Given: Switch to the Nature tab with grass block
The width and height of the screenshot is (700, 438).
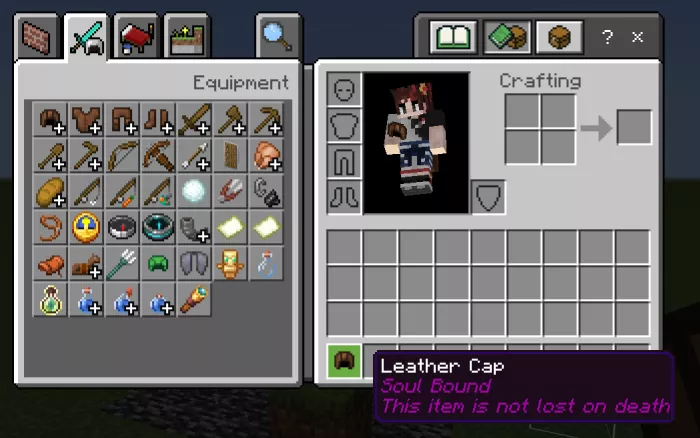Looking at the screenshot, I should tap(185, 38).
